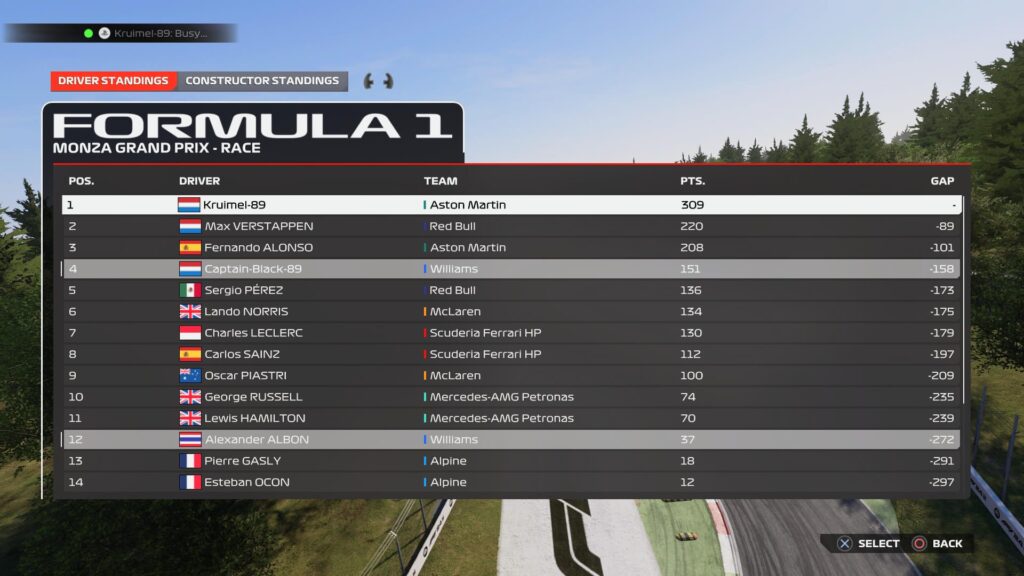Choose the Max Verstappen standings row
This screenshot has height=576, width=1024.
[510, 226]
